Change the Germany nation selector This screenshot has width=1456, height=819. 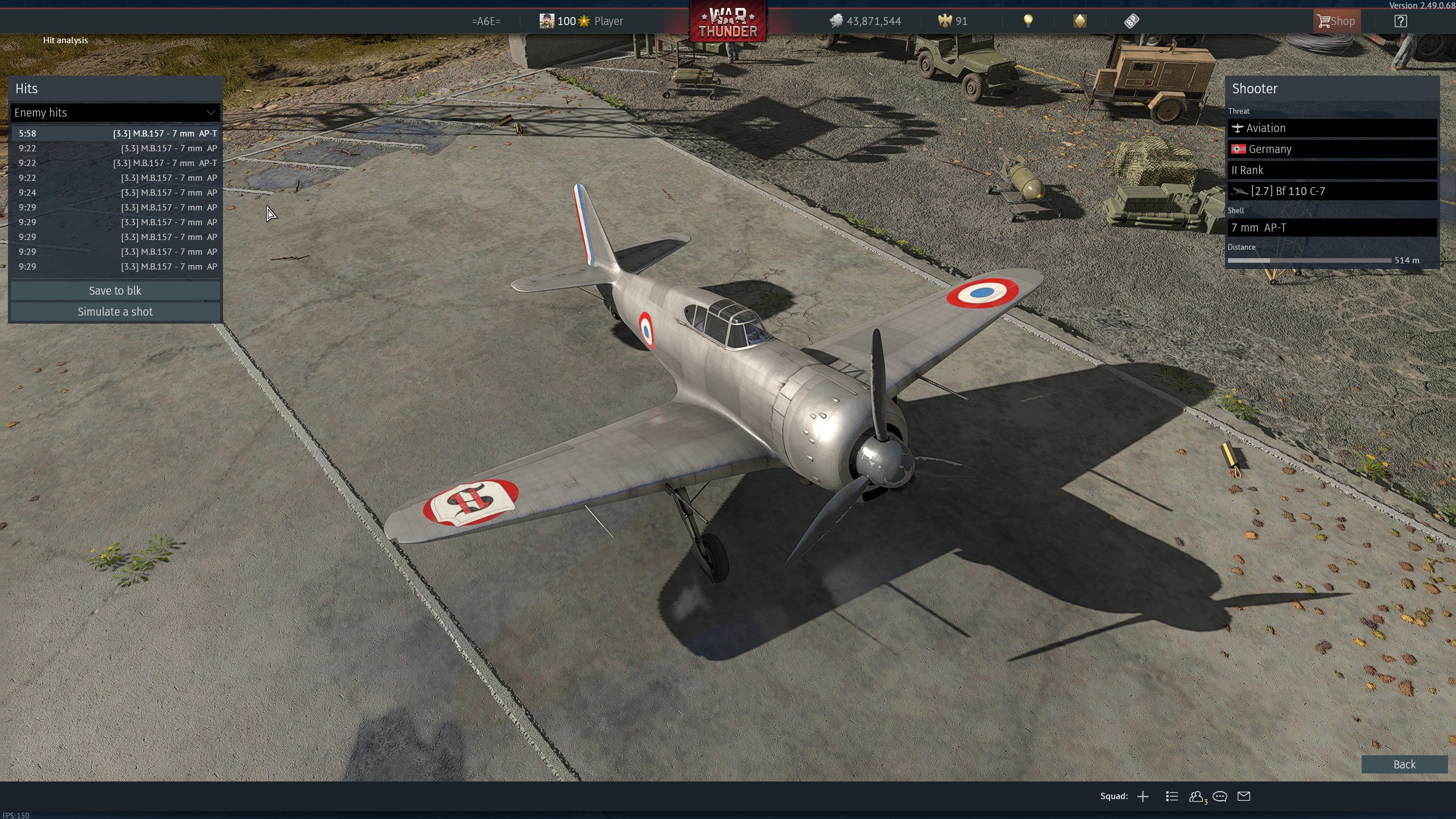pyautogui.click(x=1331, y=149)
